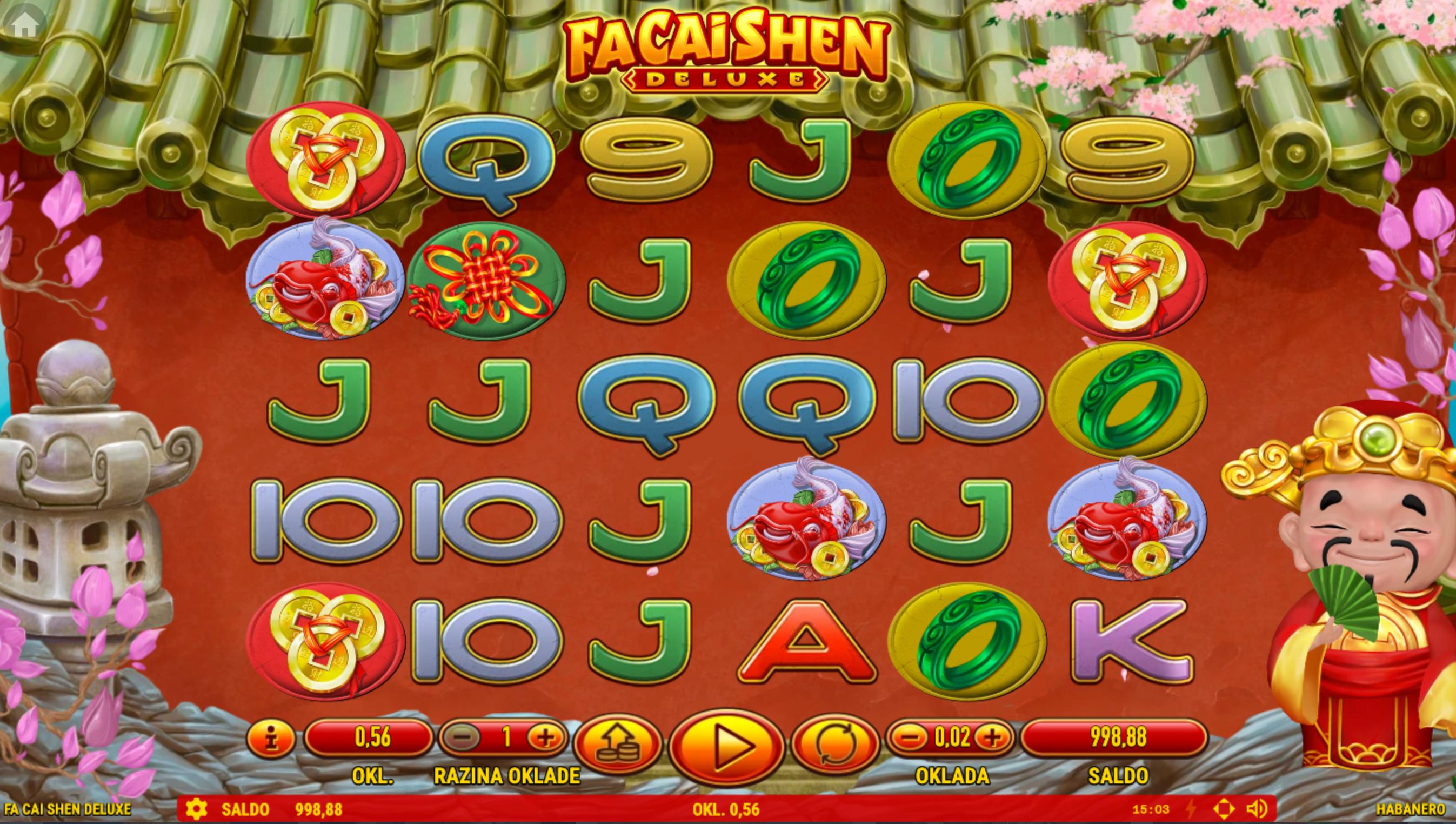Enable turbo mode lightning bolt
The width and height of the screenshot is (1456, 824).
[x=1190, y=809]
